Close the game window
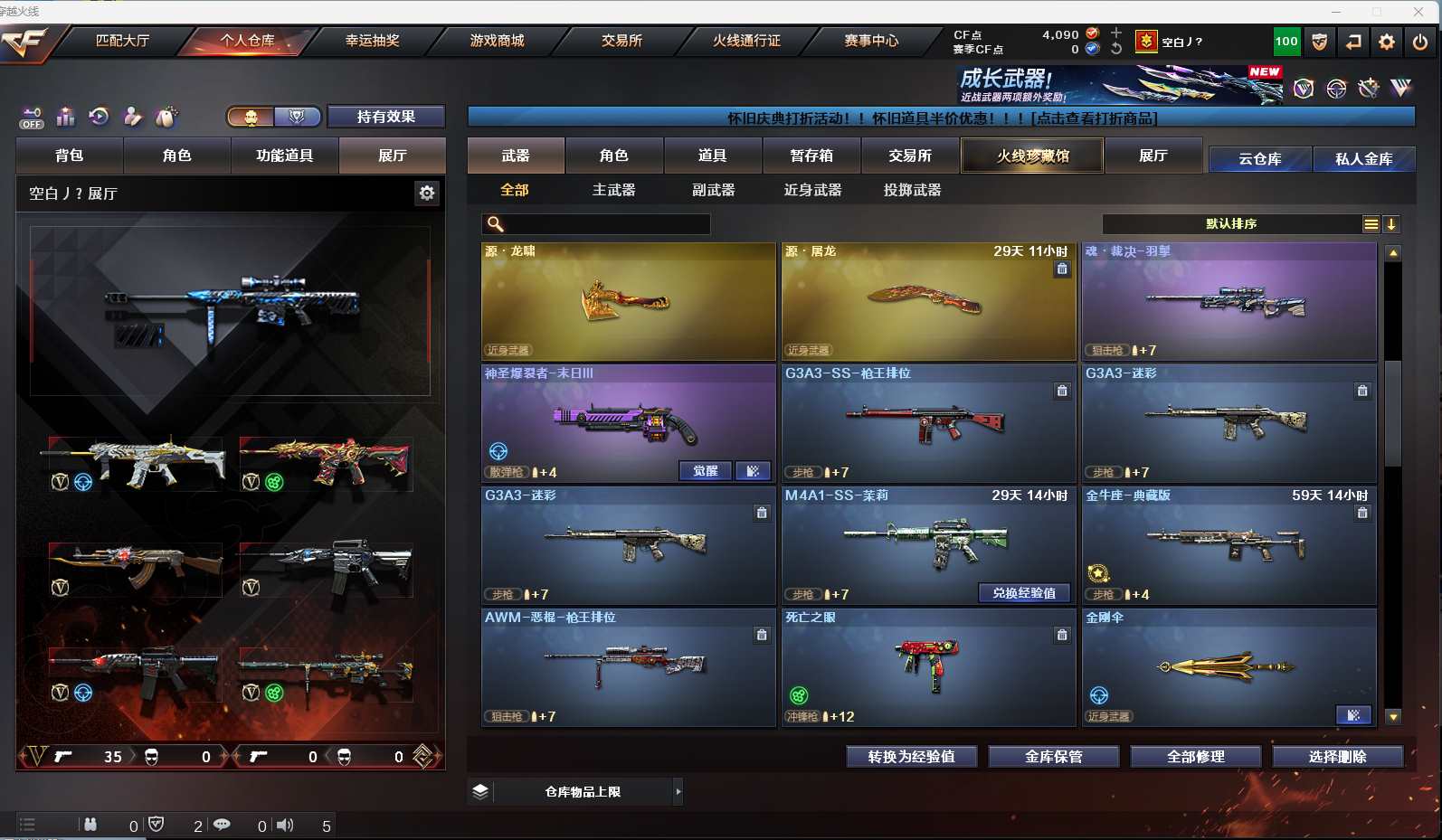 [x=1418, y=11]
